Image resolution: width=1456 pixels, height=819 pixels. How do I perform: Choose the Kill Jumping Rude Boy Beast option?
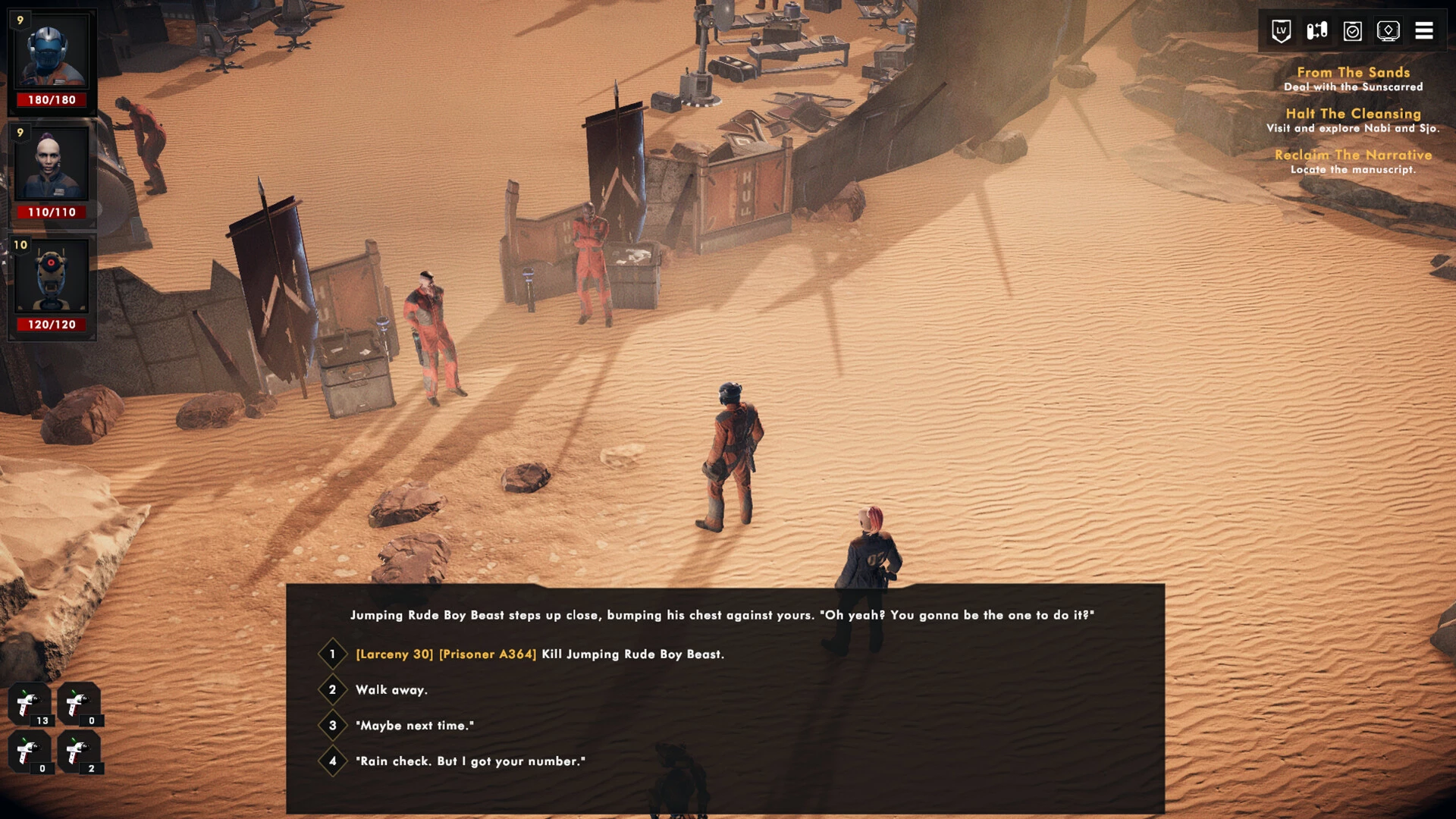pyautogui.click(x=539, y=654)
